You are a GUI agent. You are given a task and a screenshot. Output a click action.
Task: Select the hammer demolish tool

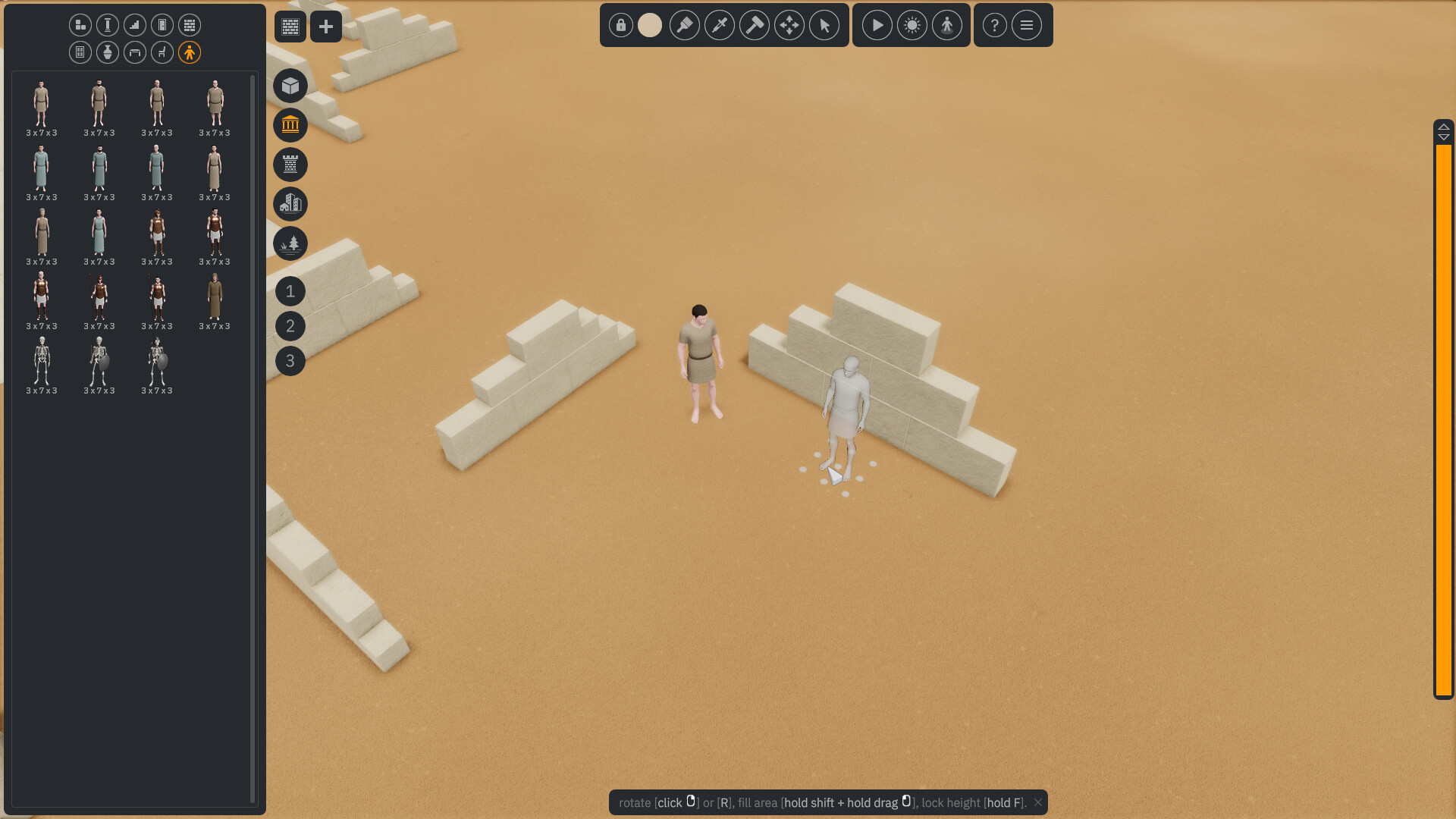tap(755, 25)
